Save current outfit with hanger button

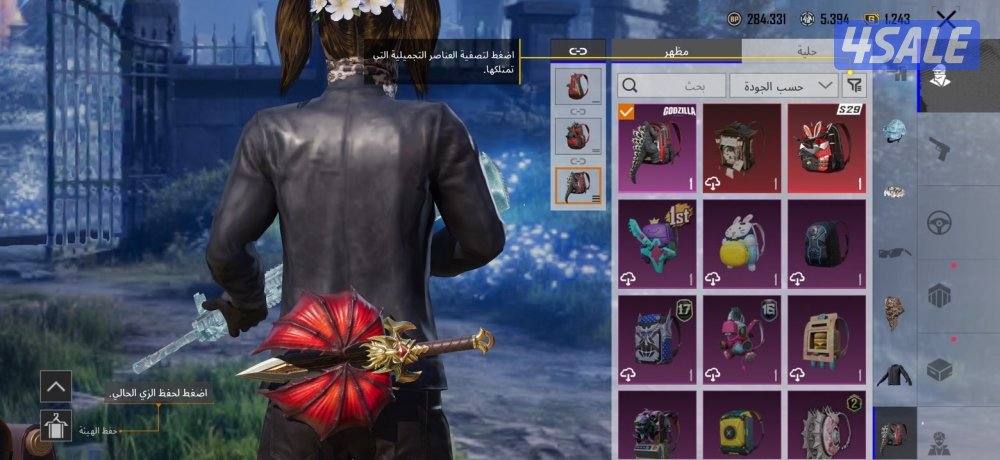[55, 427]
